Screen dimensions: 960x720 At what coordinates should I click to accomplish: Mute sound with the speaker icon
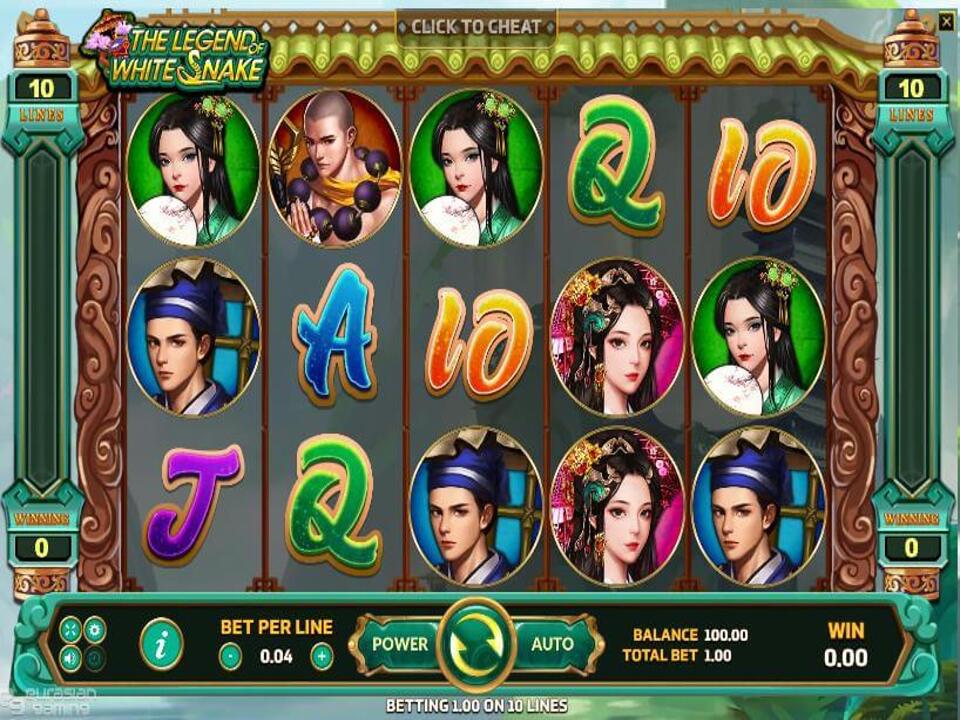pyautogui.click(x=71, y=658)
